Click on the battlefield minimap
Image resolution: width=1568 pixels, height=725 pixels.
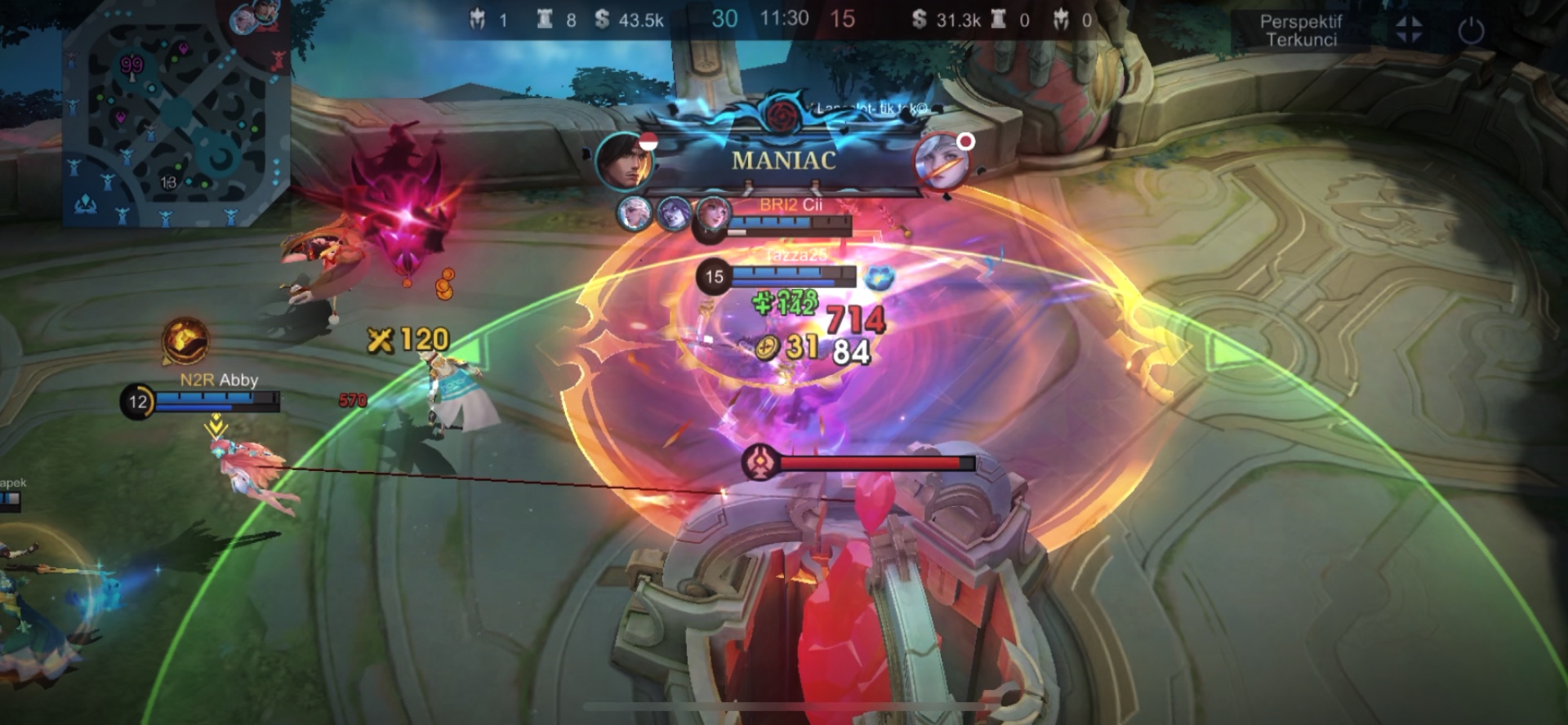[176, 114]
